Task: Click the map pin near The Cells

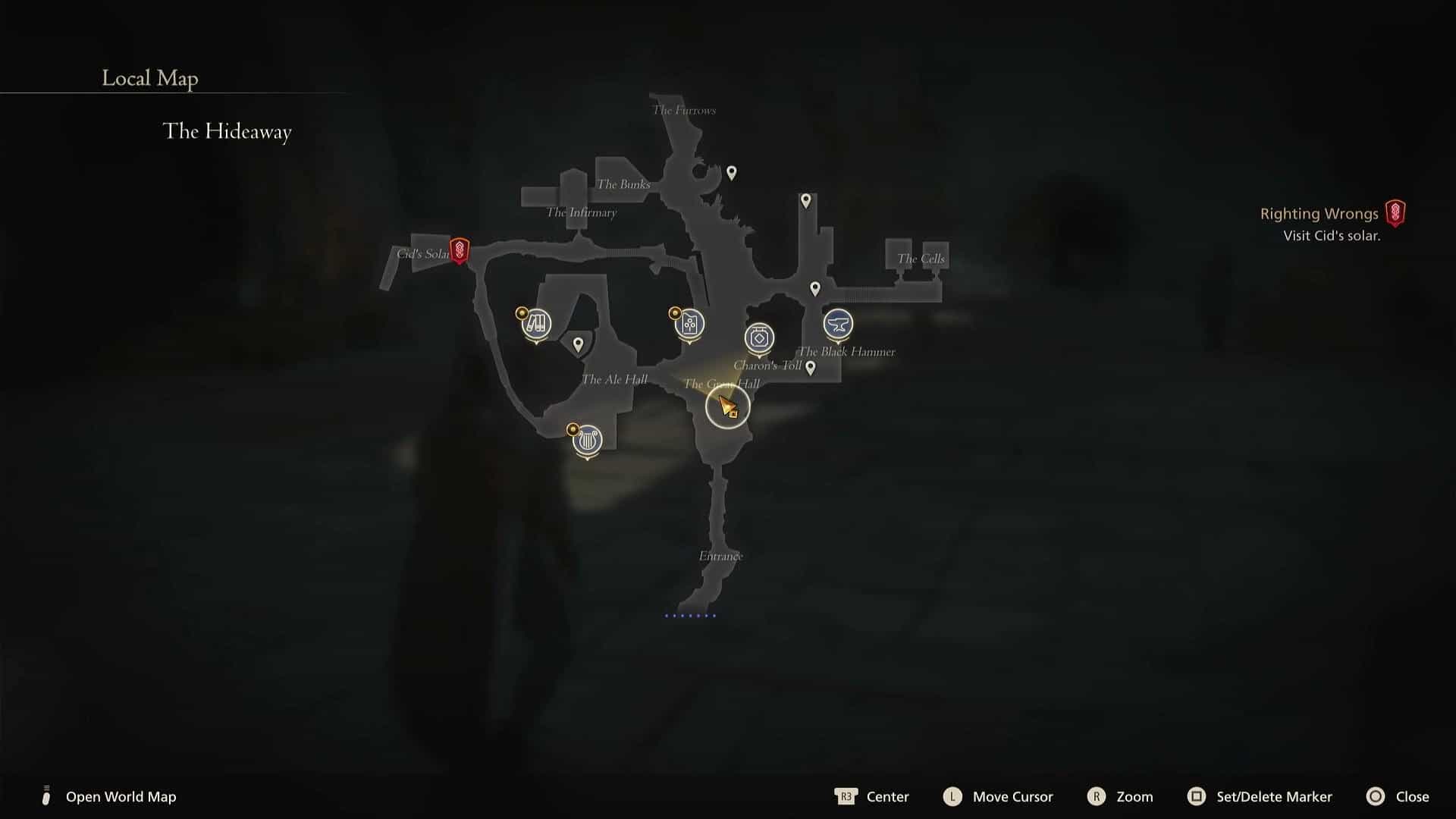Action: pyautogui.click(x=814, y=287)
